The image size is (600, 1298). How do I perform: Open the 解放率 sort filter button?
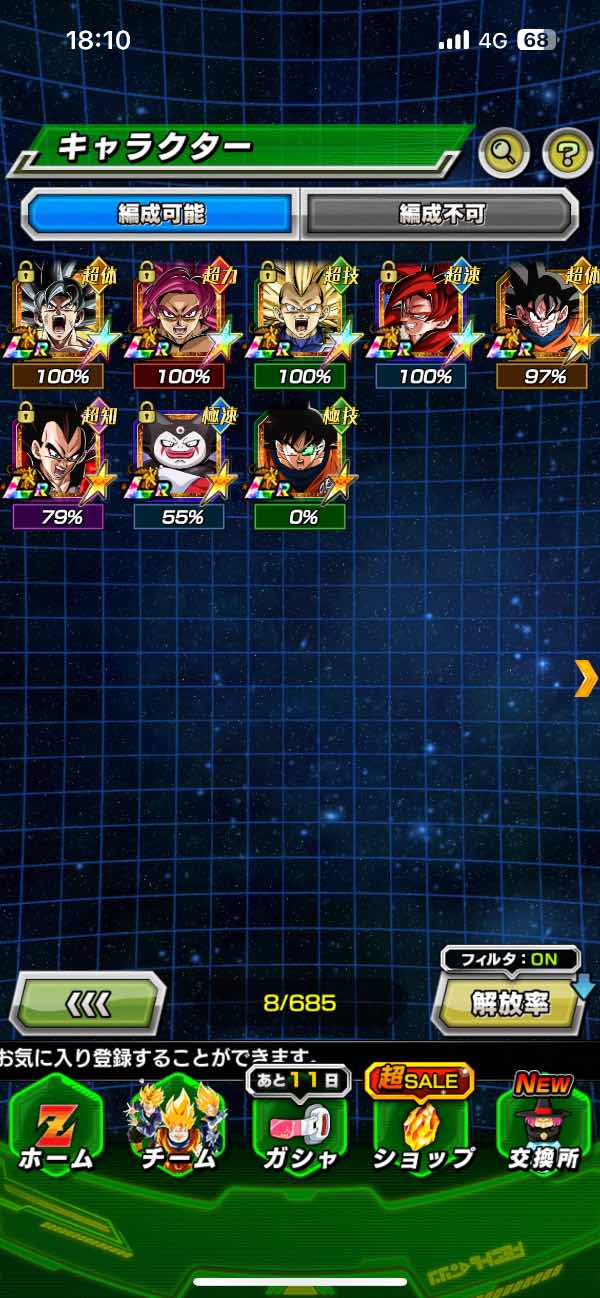511,1003
